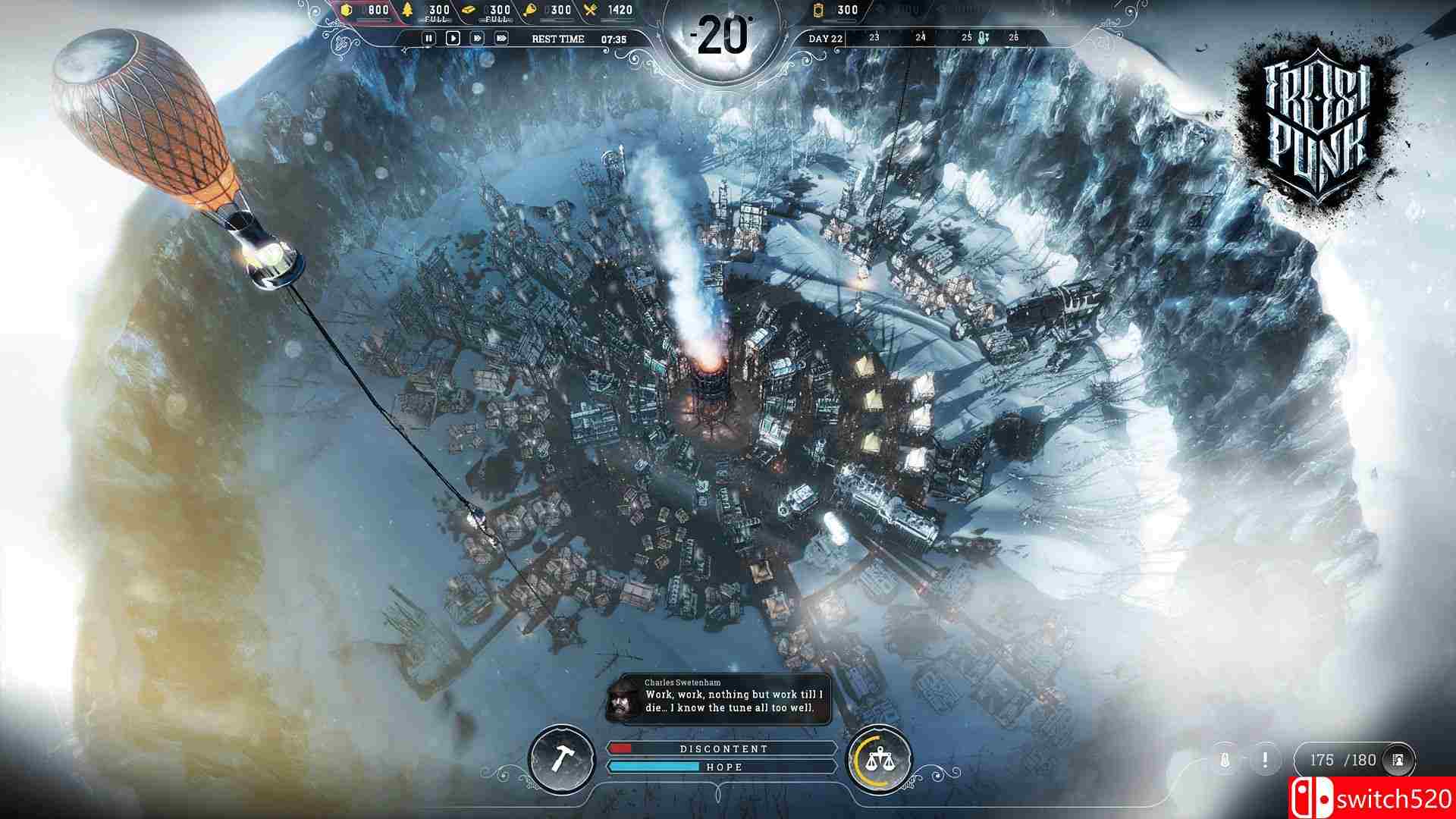
Task: Enable normal speed with the play button
Action: point(453,38)
